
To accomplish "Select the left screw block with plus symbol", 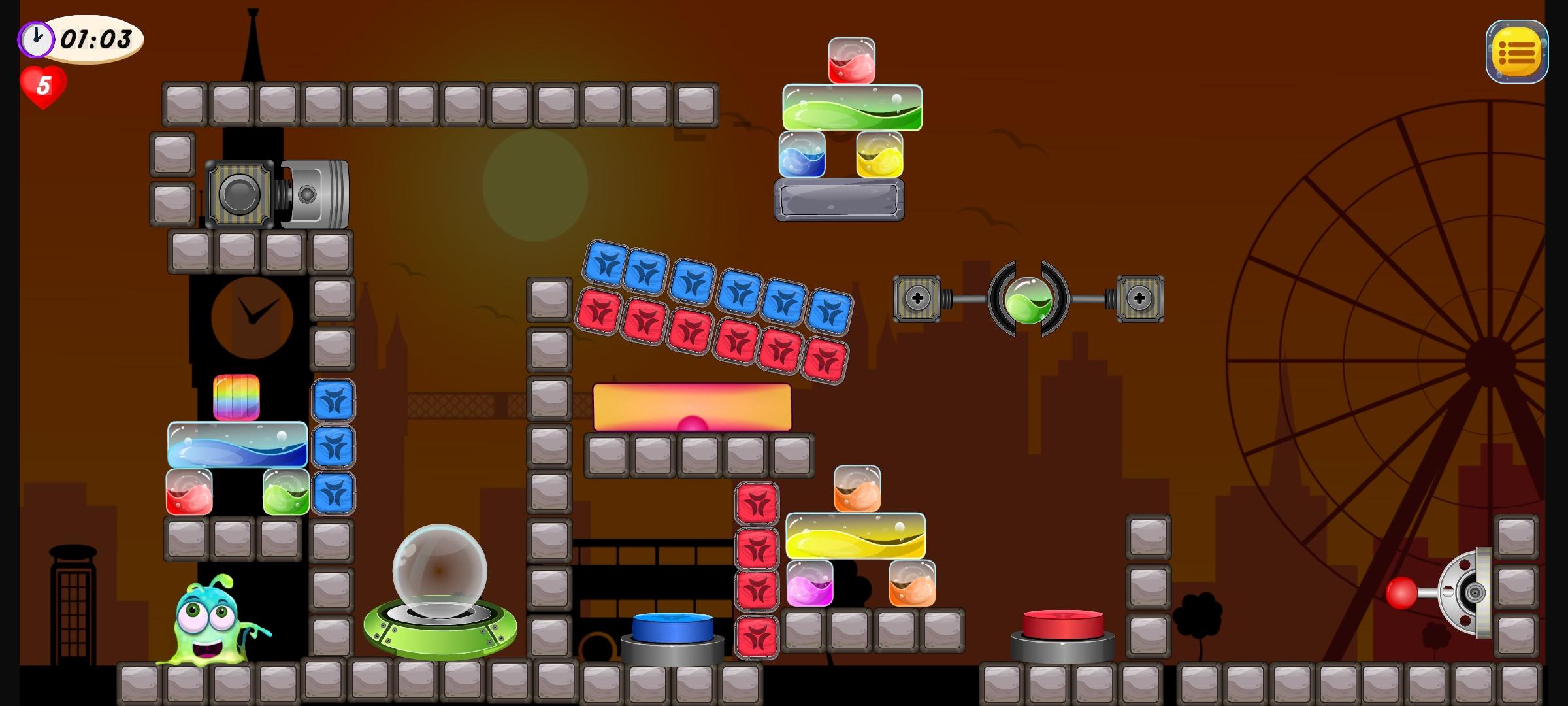I will click(x=917, y=299).
